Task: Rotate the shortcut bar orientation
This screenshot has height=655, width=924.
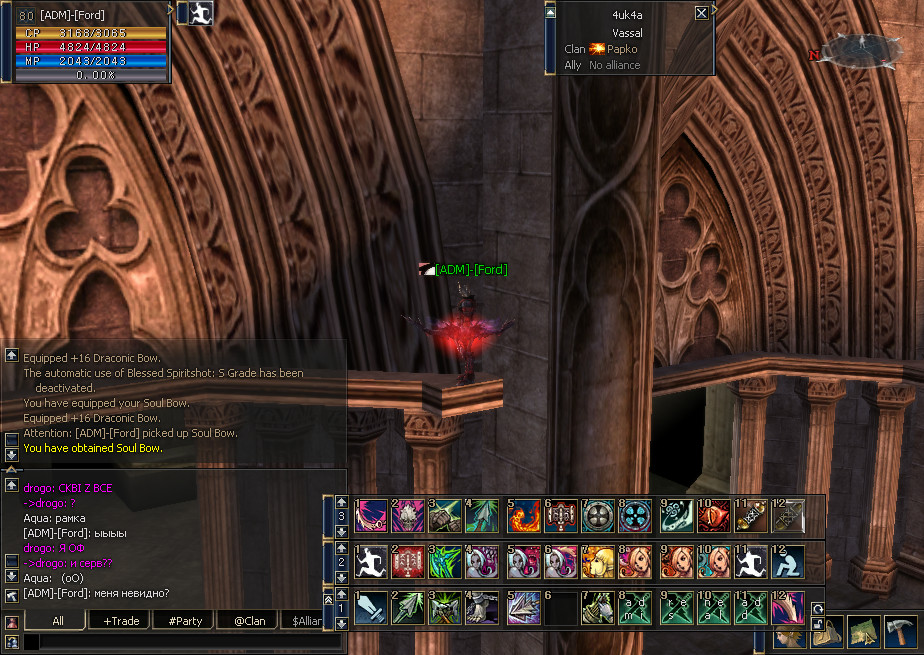Action: click(x=817, y=607)
